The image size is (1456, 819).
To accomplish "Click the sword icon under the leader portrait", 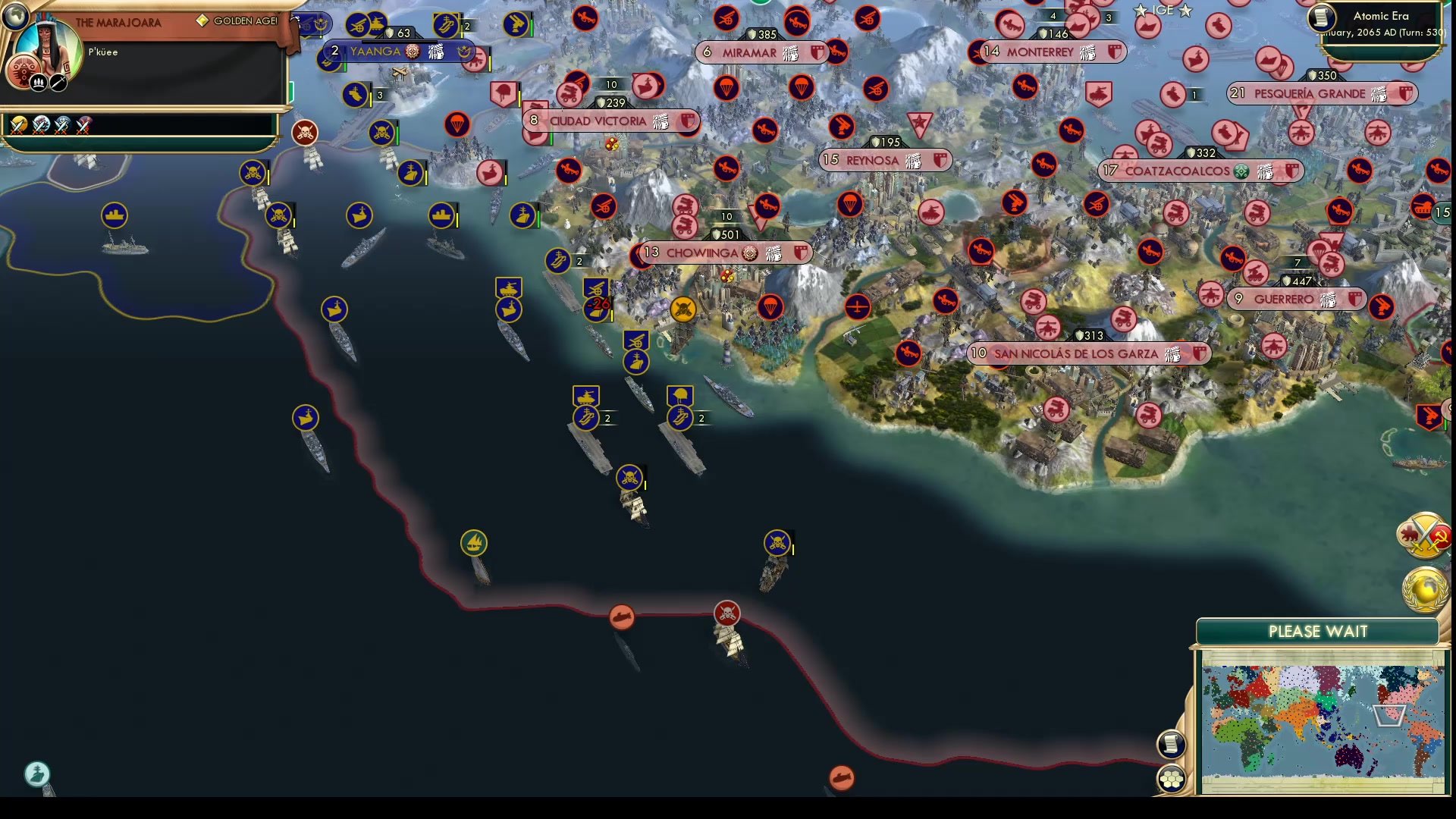I will point(59,81).
